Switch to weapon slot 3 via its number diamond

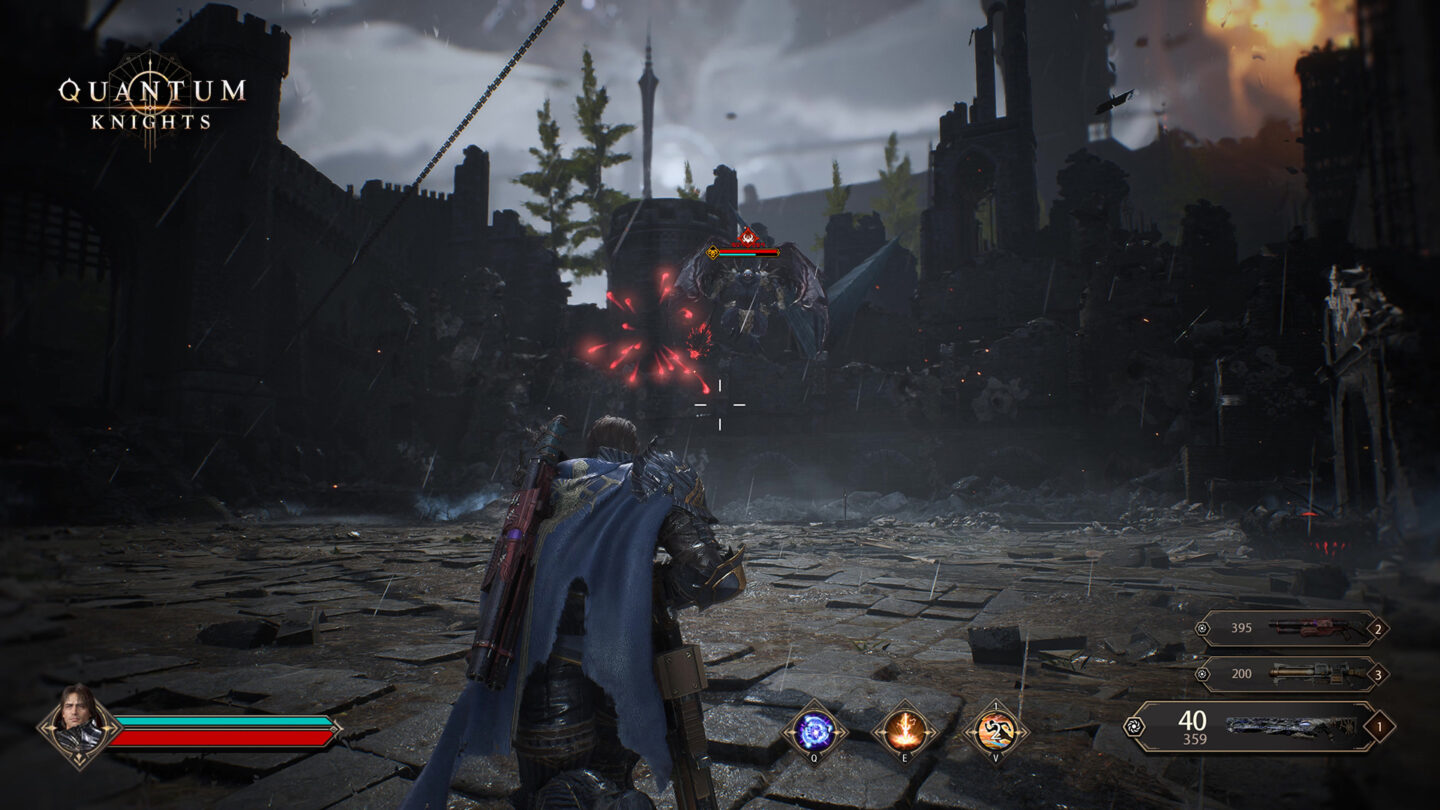(x=1378, y=675)
